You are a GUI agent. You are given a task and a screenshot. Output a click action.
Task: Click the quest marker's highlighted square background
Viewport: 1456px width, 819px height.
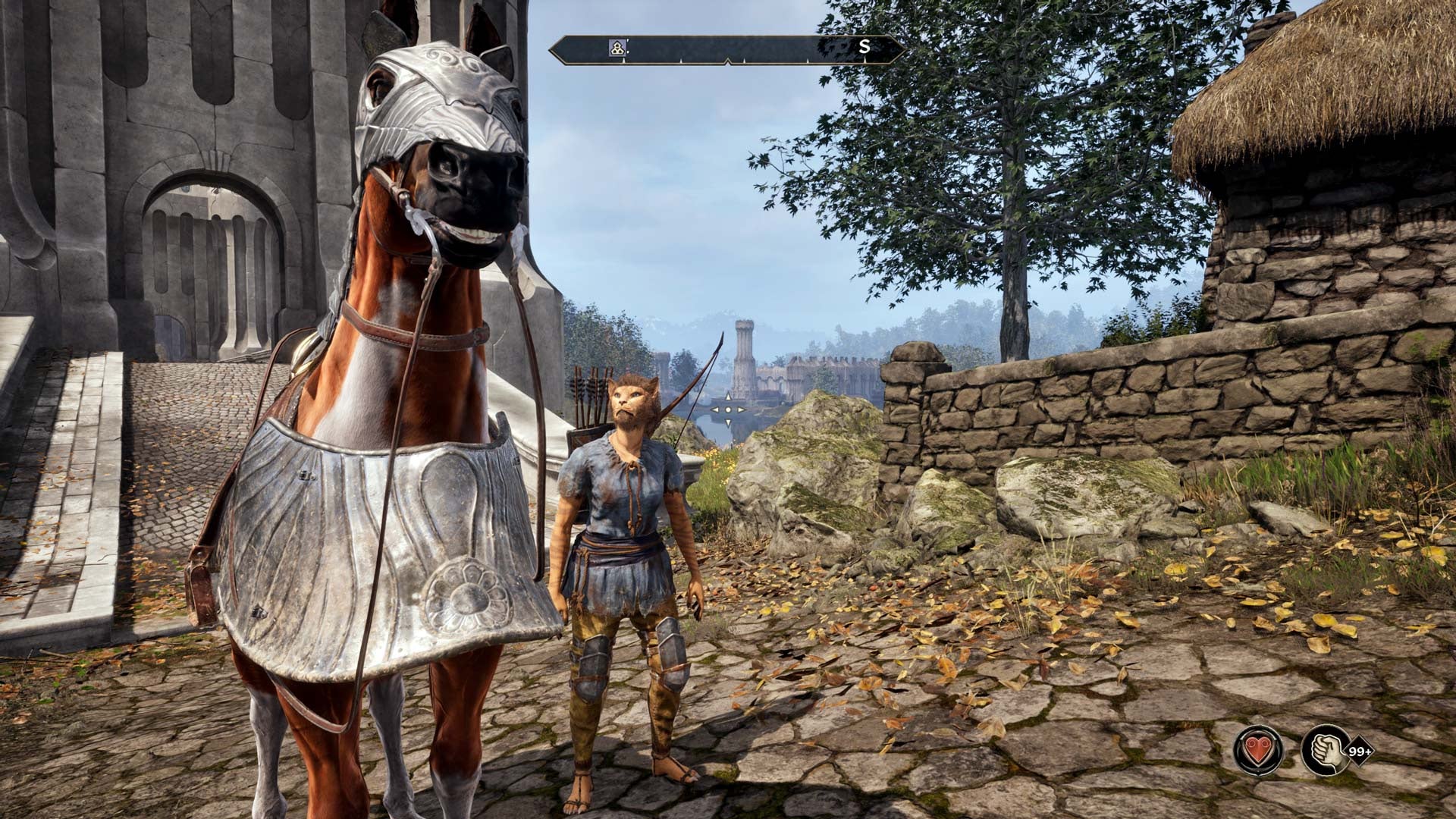pyautogui.click(x=617, y=48)
